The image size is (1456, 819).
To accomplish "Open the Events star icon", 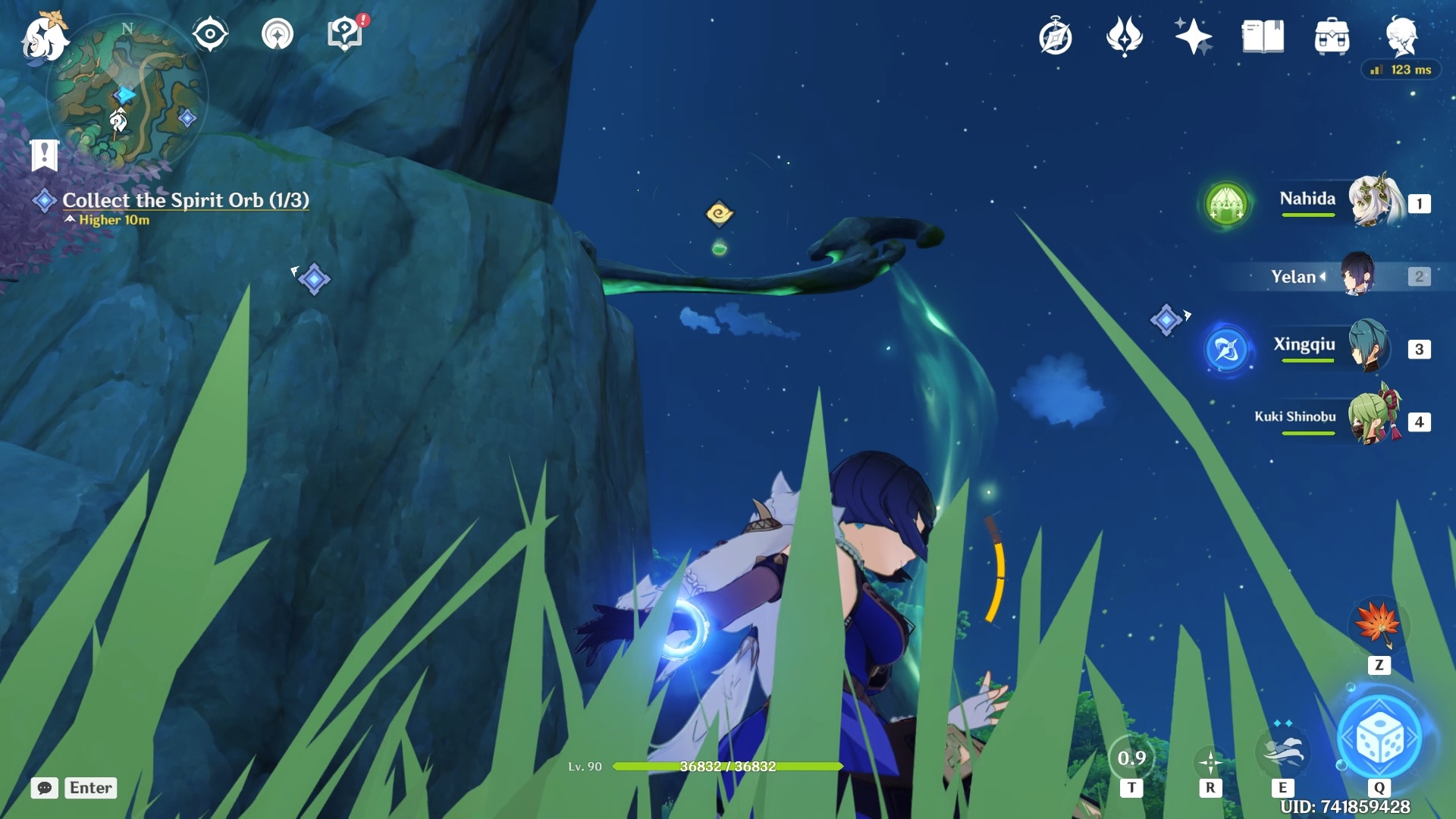I will pyautogui.click(x=1192, y=36).
